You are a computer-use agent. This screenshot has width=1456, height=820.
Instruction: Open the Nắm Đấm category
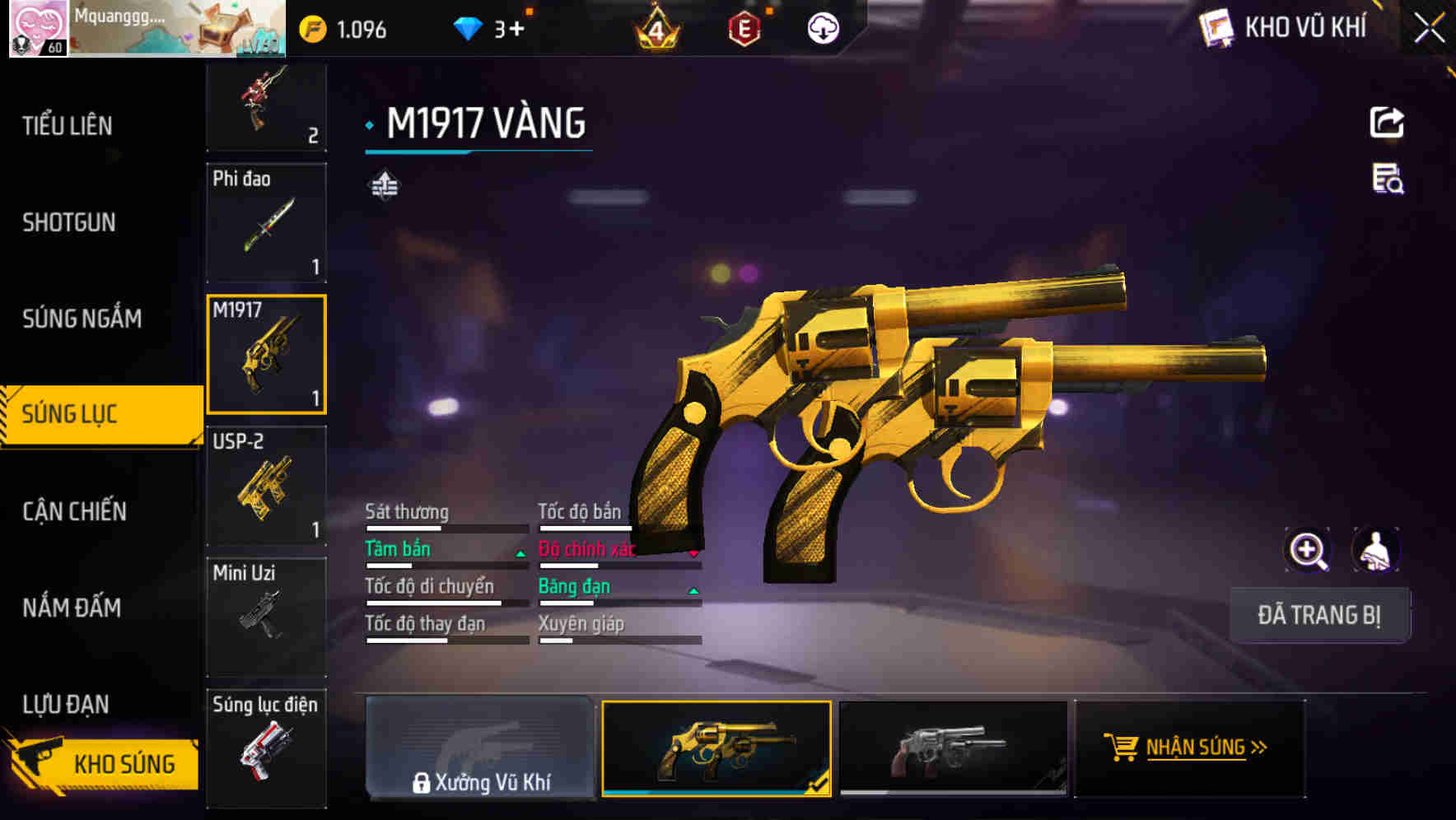[x=72, y=608]
